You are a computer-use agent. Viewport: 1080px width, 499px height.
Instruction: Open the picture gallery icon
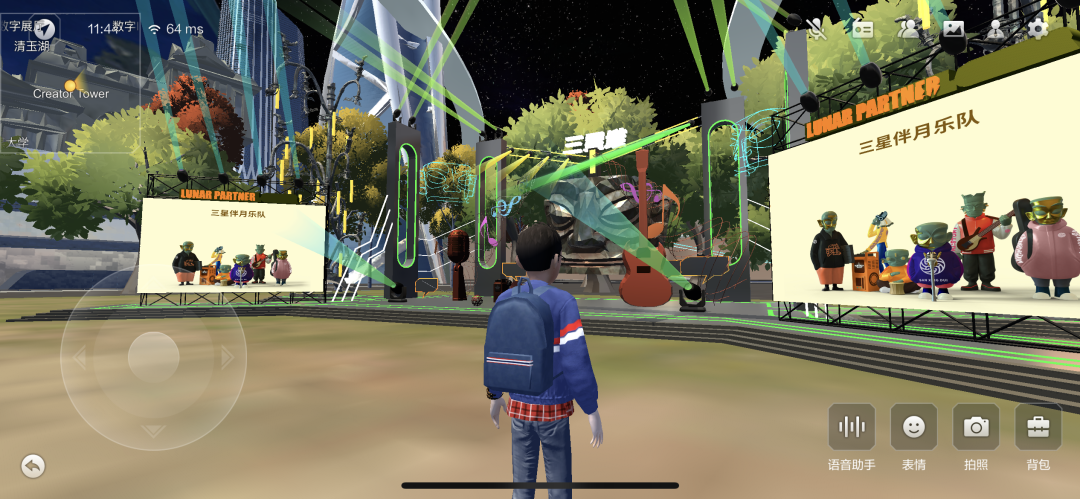952,29
